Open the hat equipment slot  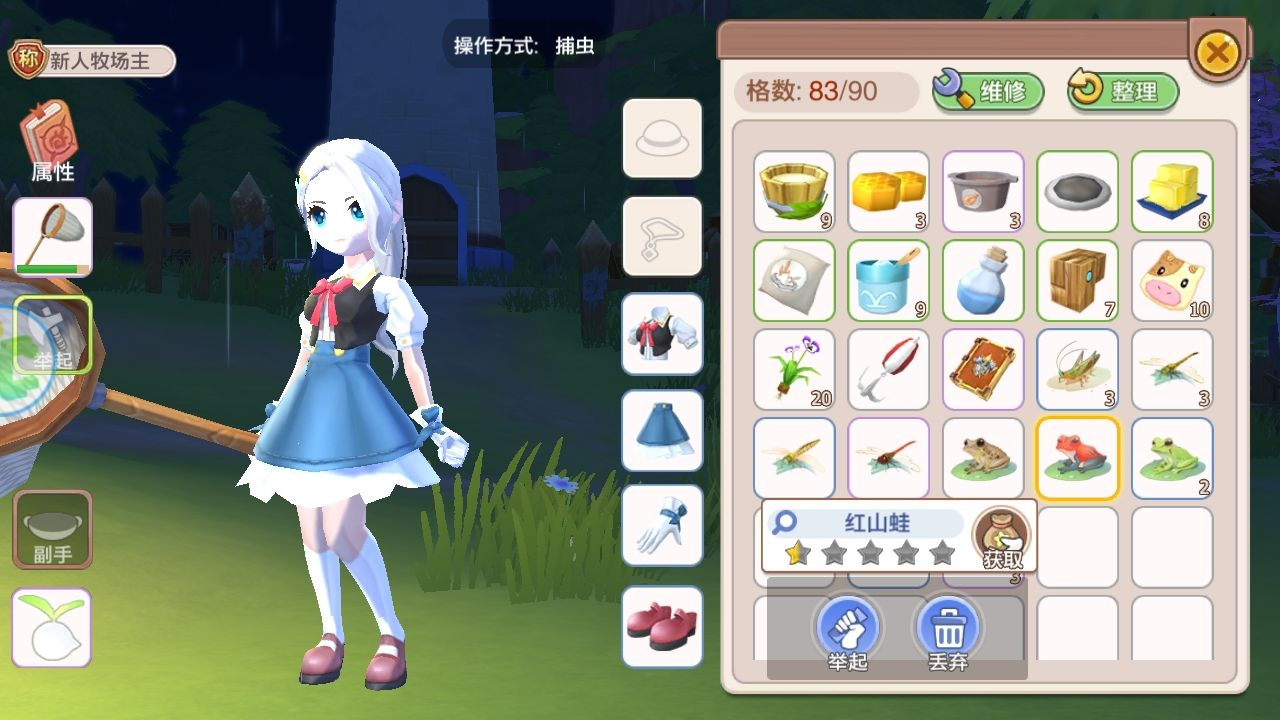click(662, 139)
